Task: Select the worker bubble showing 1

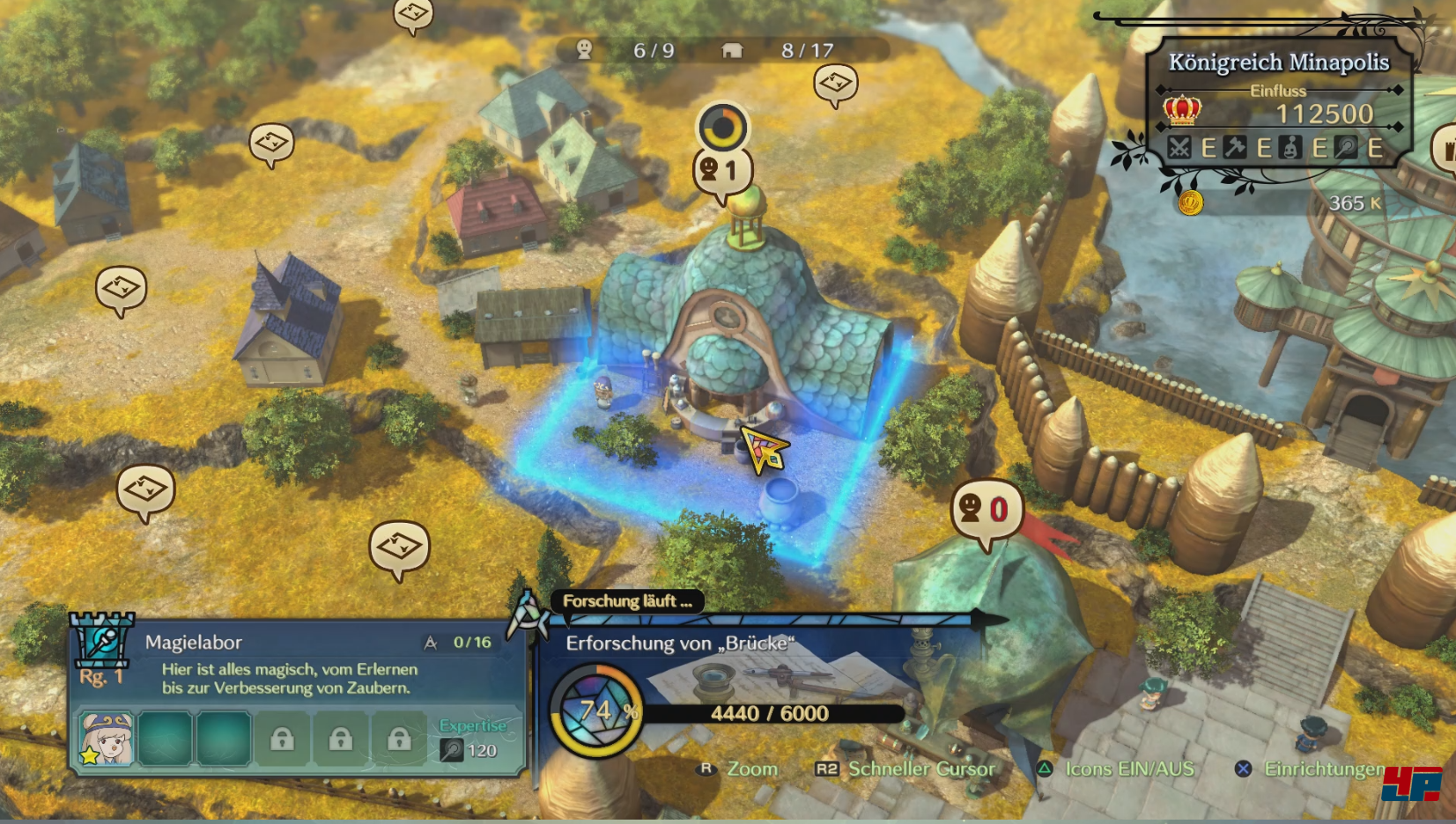Action: click(x=722, y=171)
